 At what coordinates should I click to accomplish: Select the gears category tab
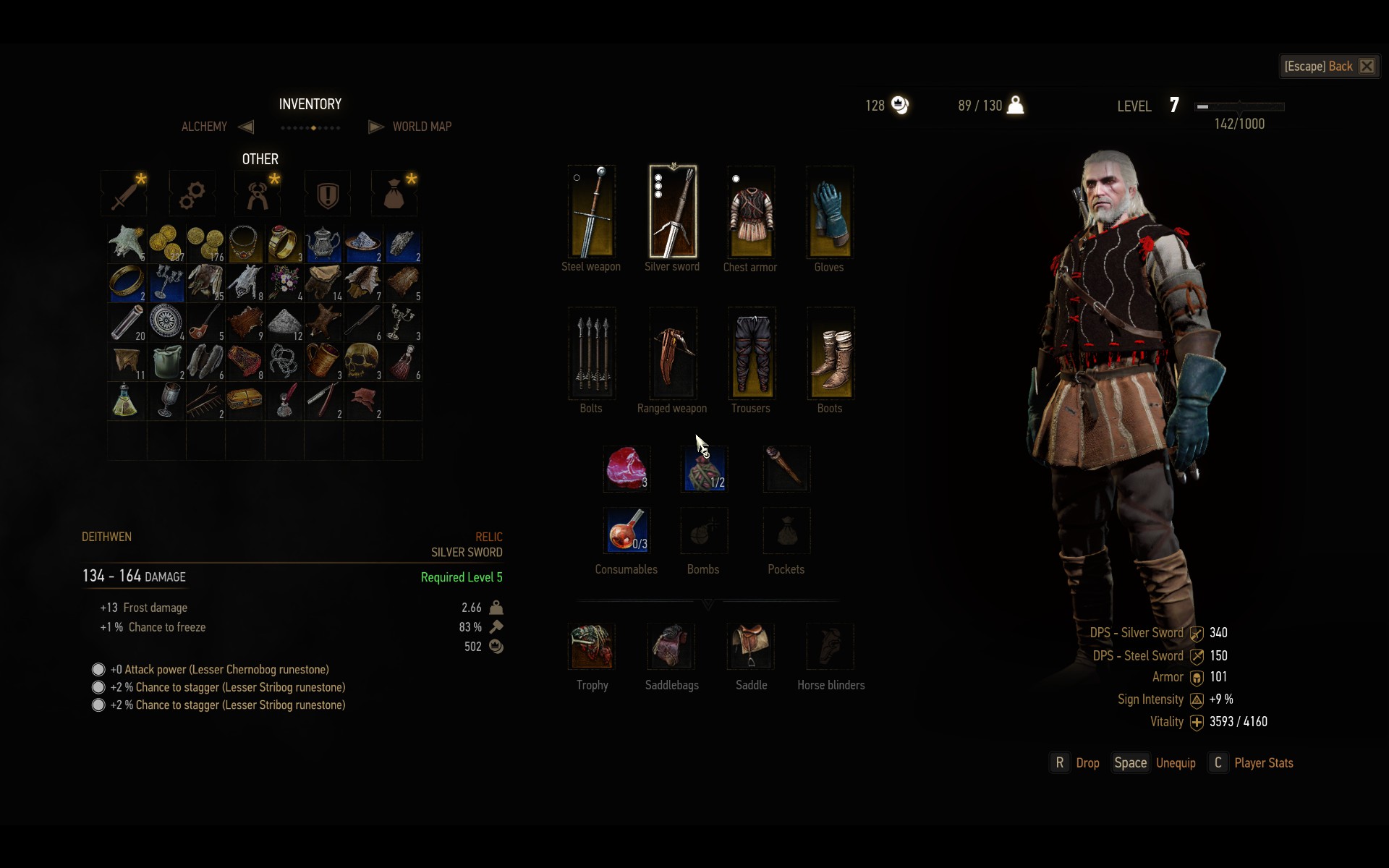point(192,194)
